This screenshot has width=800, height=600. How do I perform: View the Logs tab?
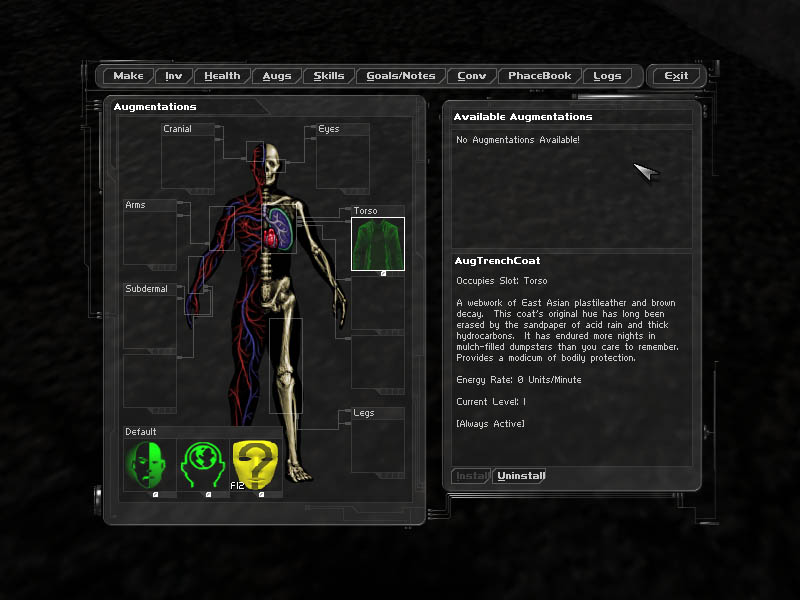coord(607,76)
